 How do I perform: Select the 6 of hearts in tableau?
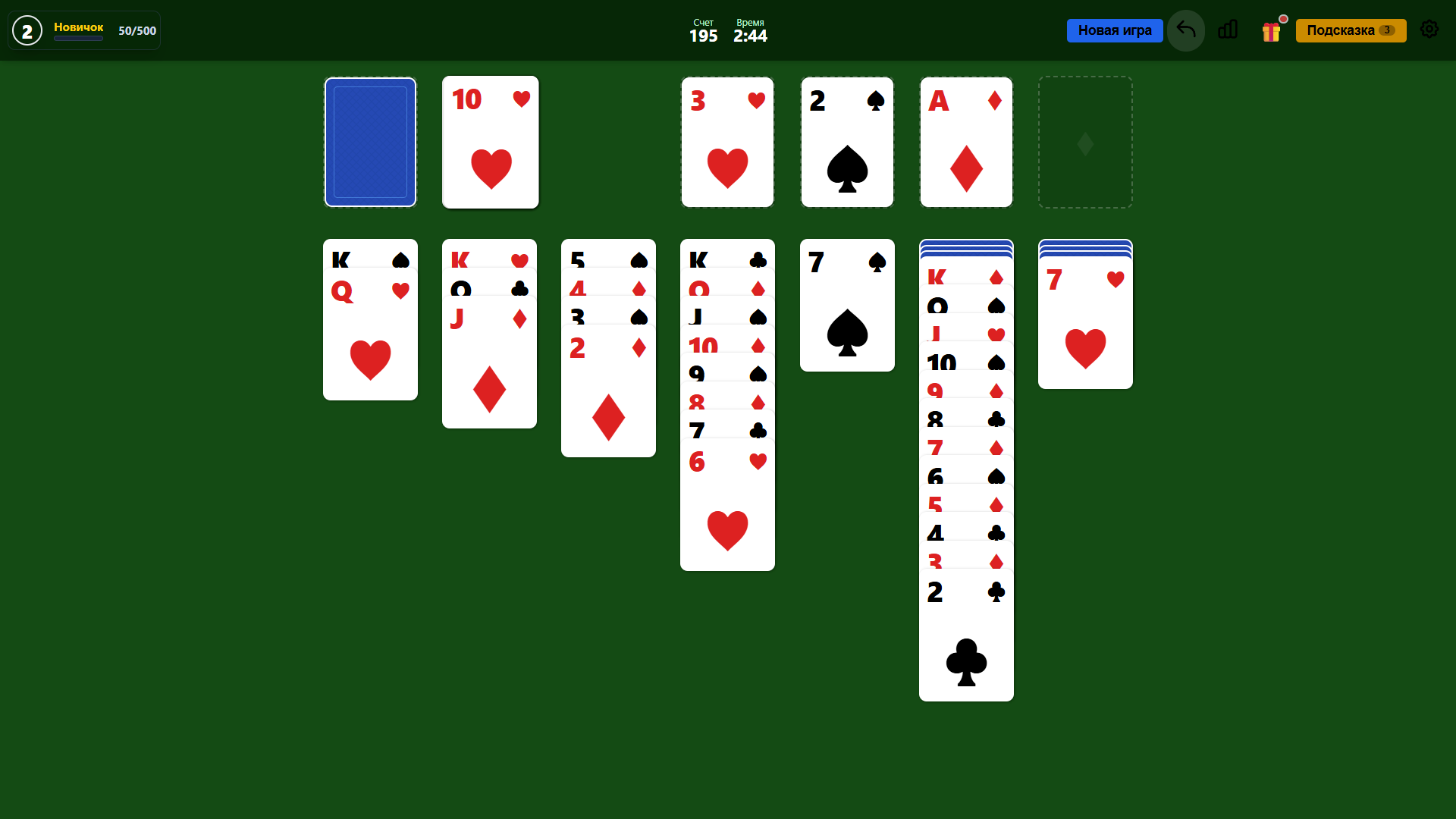[x=726, y=508]
